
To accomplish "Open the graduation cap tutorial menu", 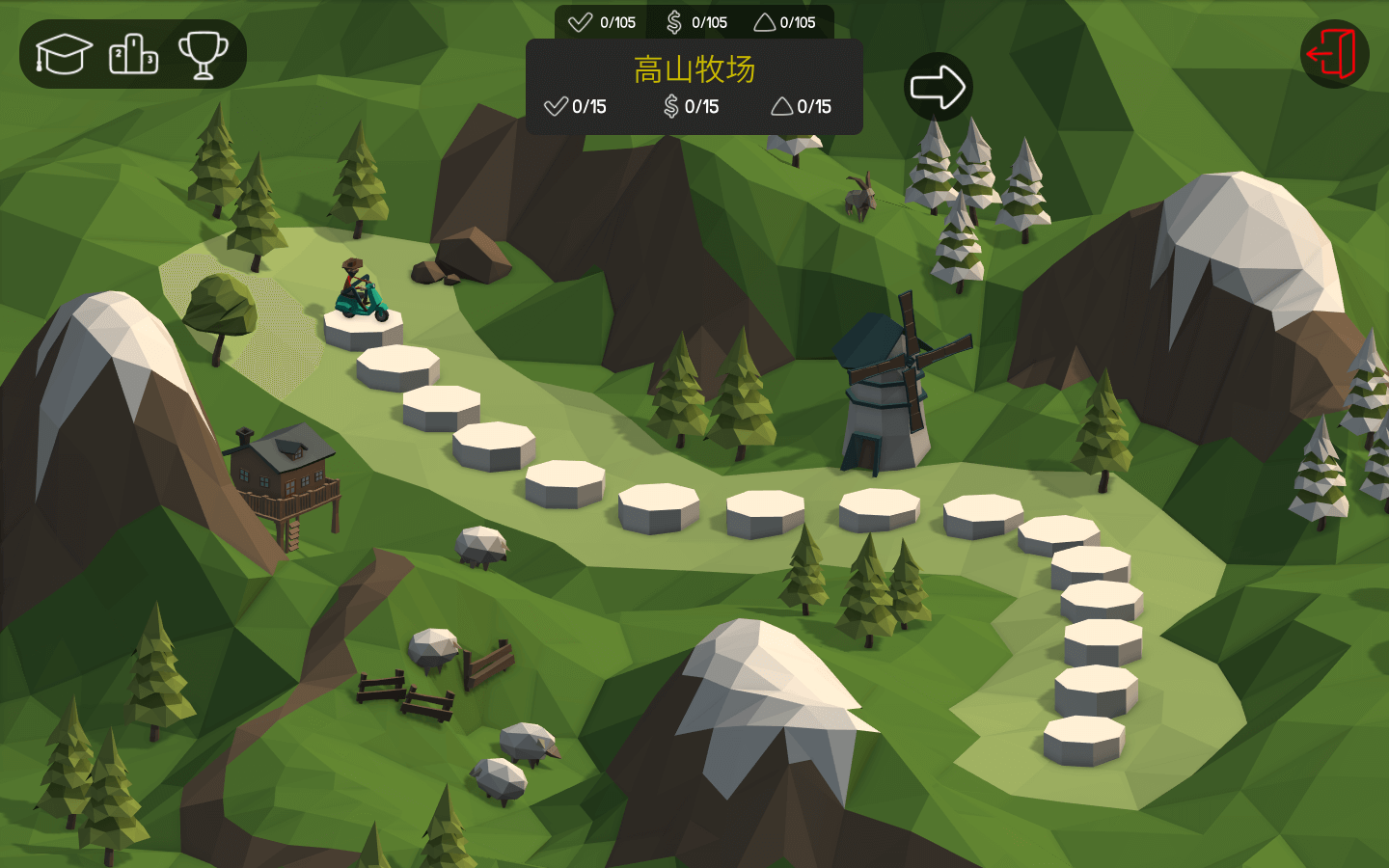I will pyautogui.click(x=64, y=54).
